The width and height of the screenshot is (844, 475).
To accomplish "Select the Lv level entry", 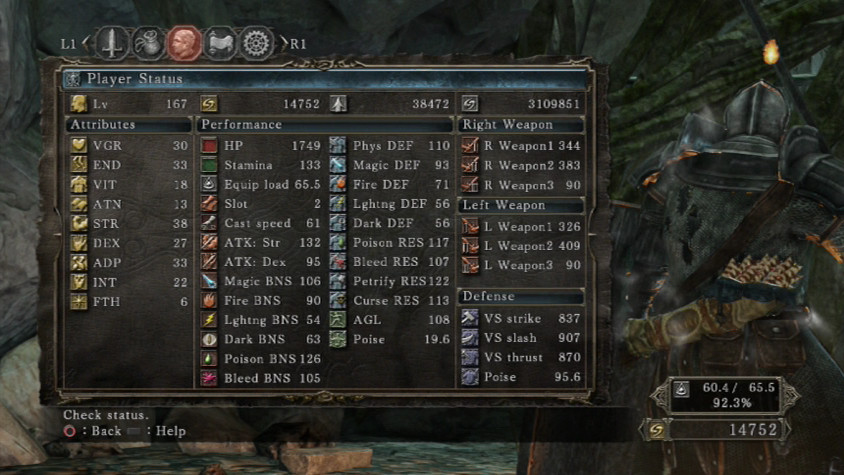I will pyautogui.click(x=128, y=103).
